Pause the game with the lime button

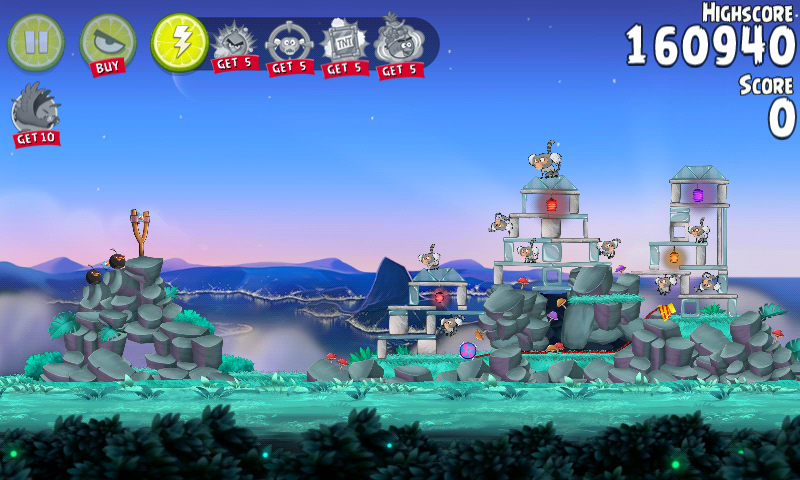pos(36,41)
